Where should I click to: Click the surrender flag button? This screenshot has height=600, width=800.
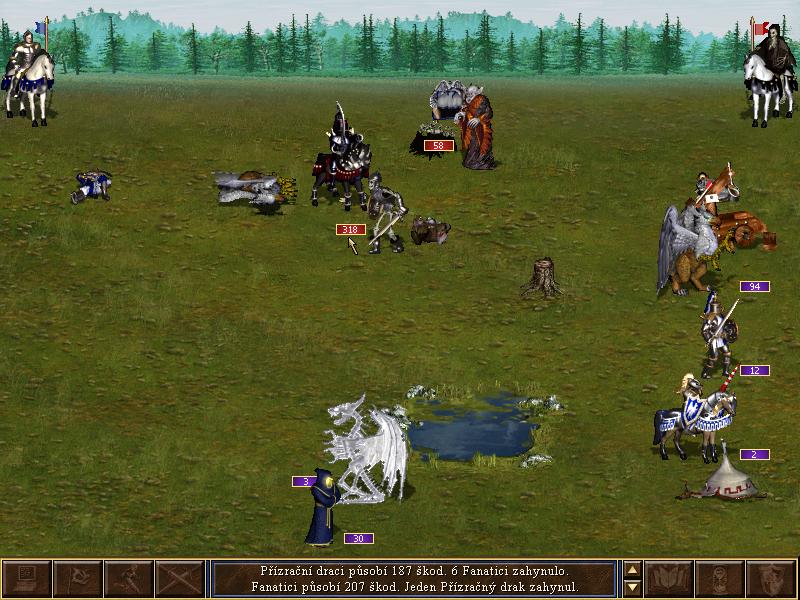click(x=77, y=579)
